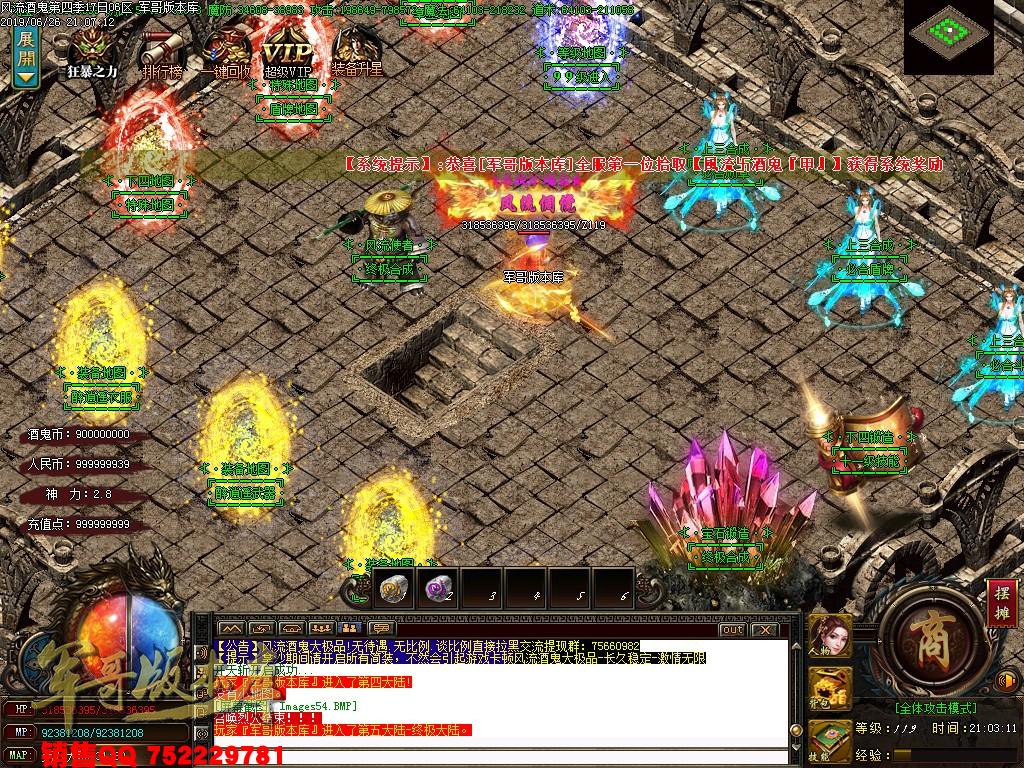Open the 装备升星 equipment upgrade icon
1024x768 pixels.
click(x=357, y=52)
